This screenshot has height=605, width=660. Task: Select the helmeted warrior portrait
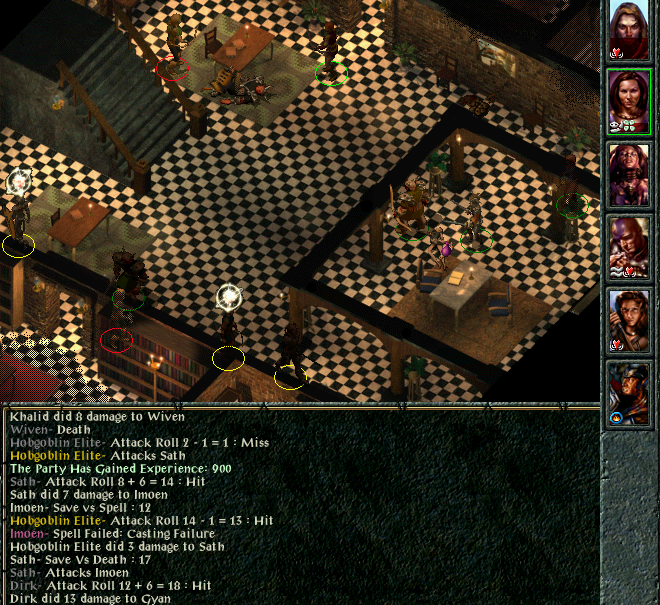pos(630,393)
